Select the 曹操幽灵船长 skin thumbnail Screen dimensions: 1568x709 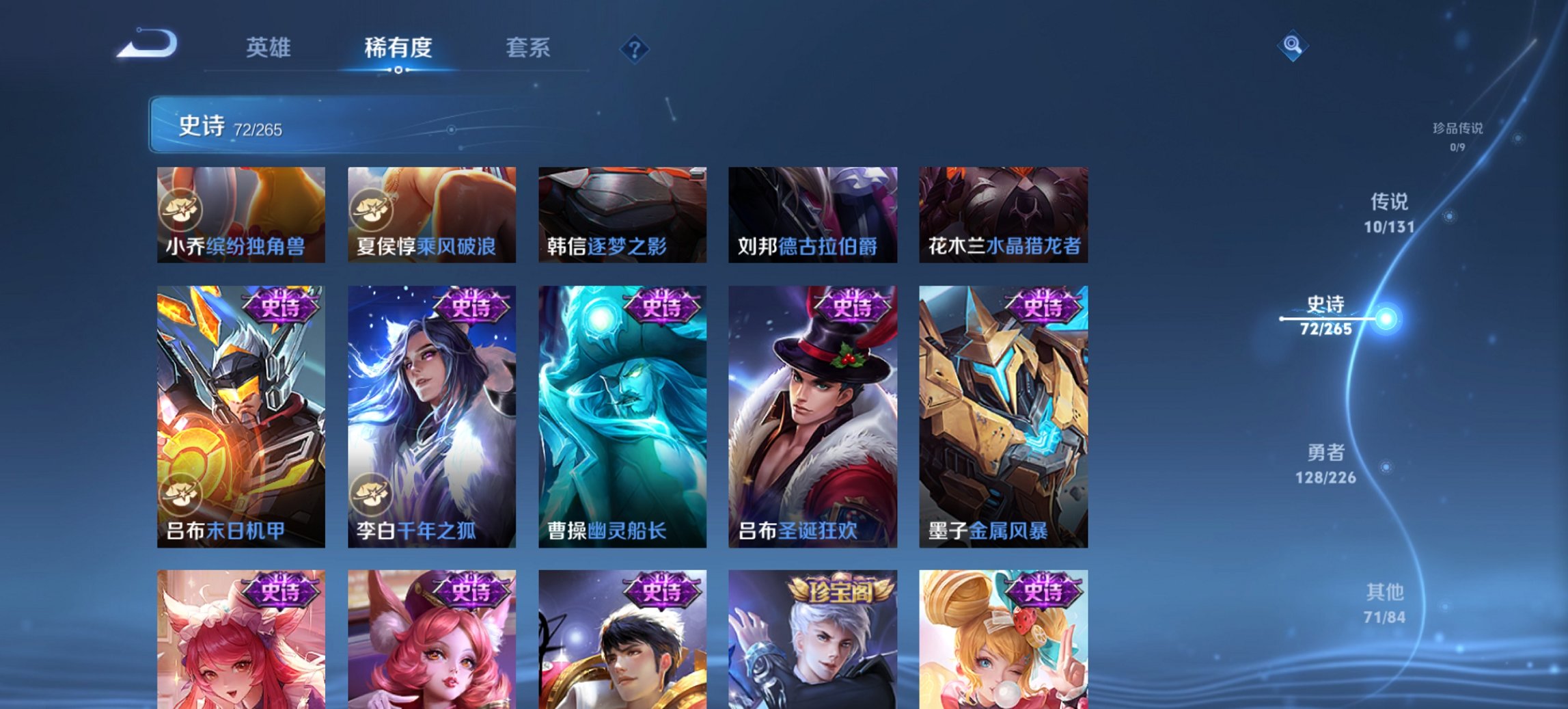[622, 417]
